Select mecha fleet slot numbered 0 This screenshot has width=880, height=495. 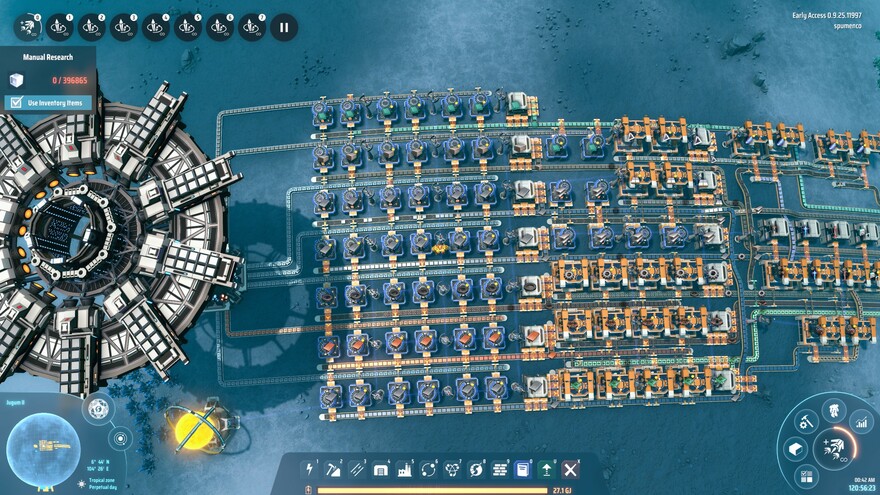[27, 27]
